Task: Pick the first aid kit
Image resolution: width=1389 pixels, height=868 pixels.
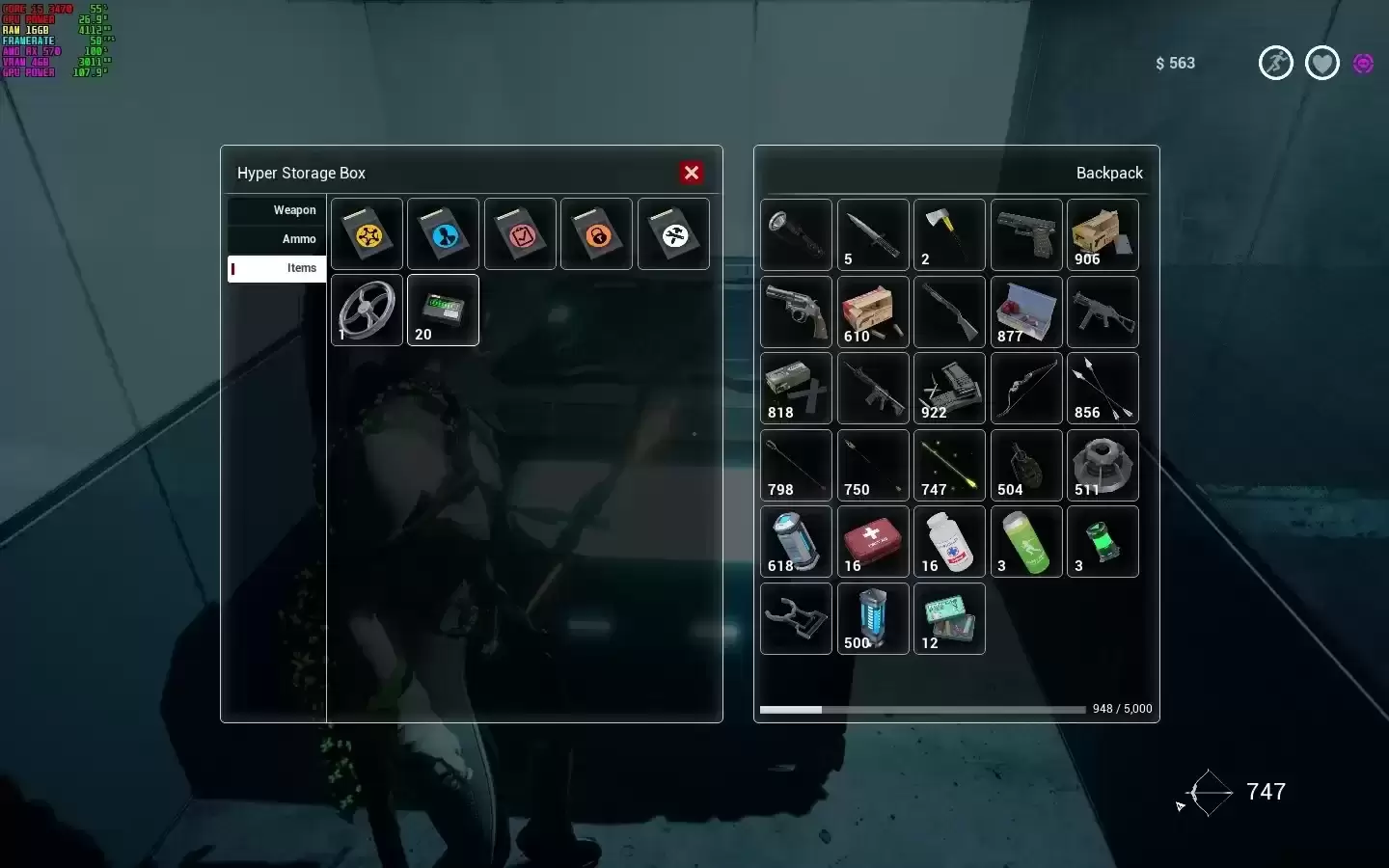Action: click(x=873, y=542)
